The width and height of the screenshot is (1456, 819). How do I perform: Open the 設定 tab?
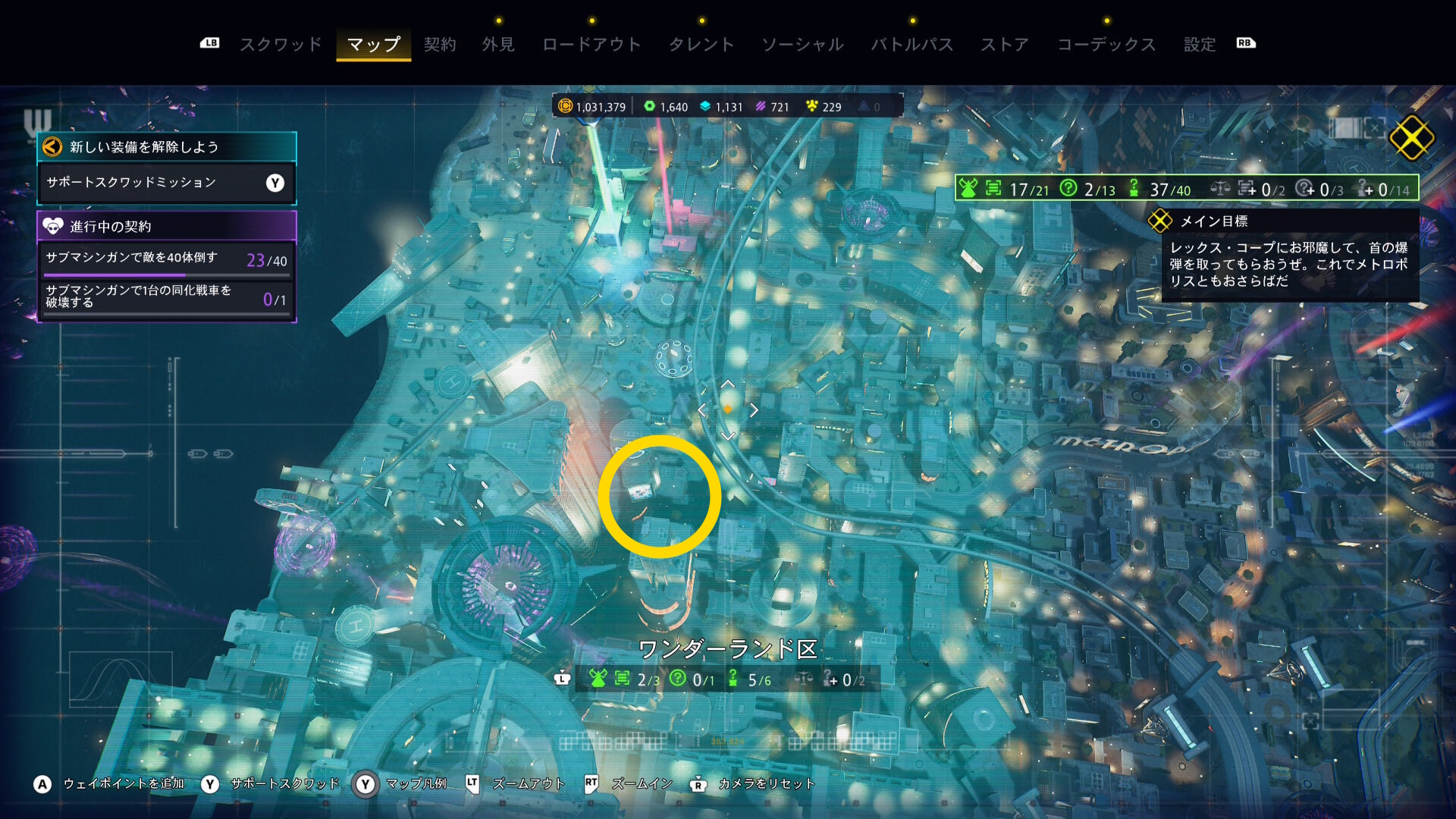click(1200, 45)
